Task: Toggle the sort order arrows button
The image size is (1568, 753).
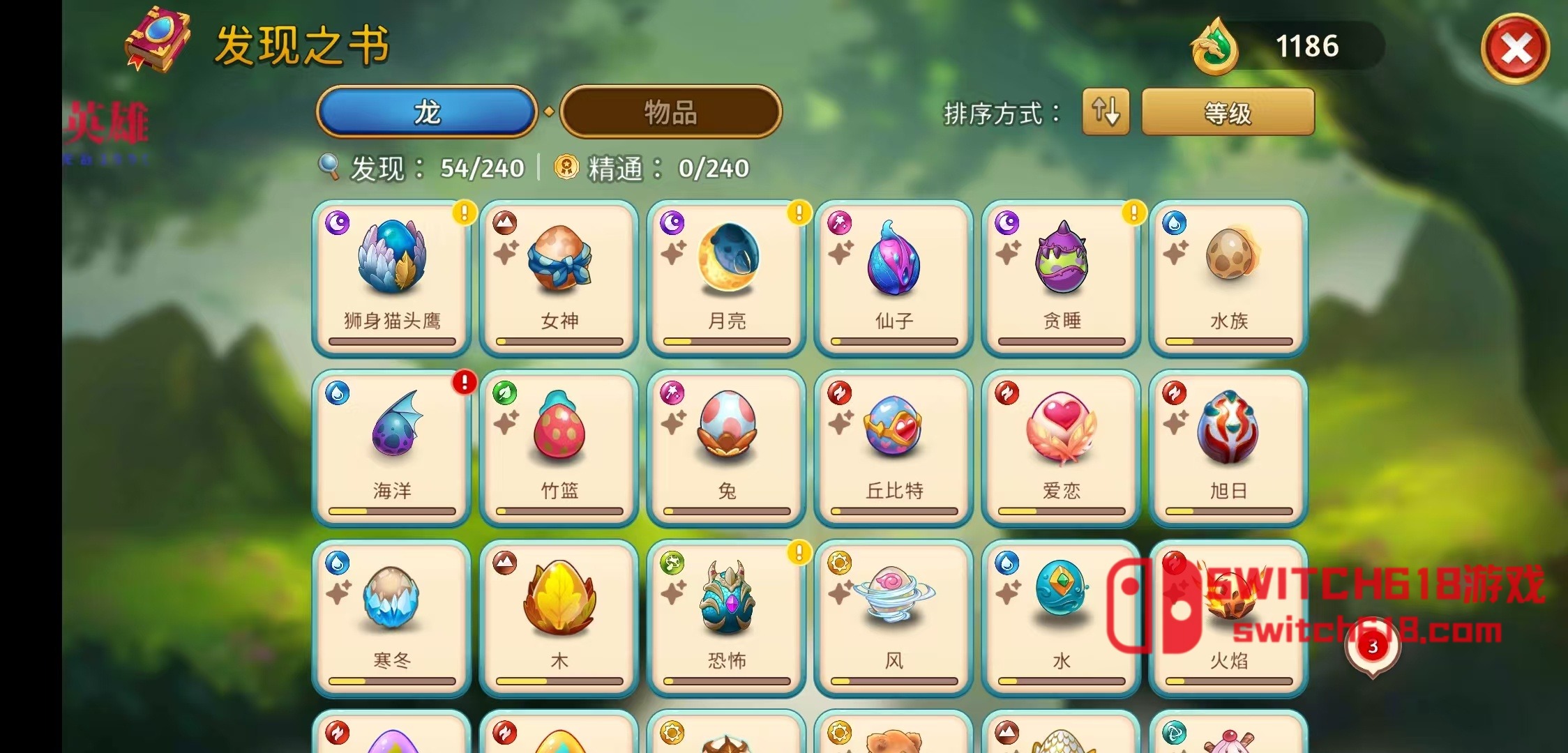Action: [1106, 112]
